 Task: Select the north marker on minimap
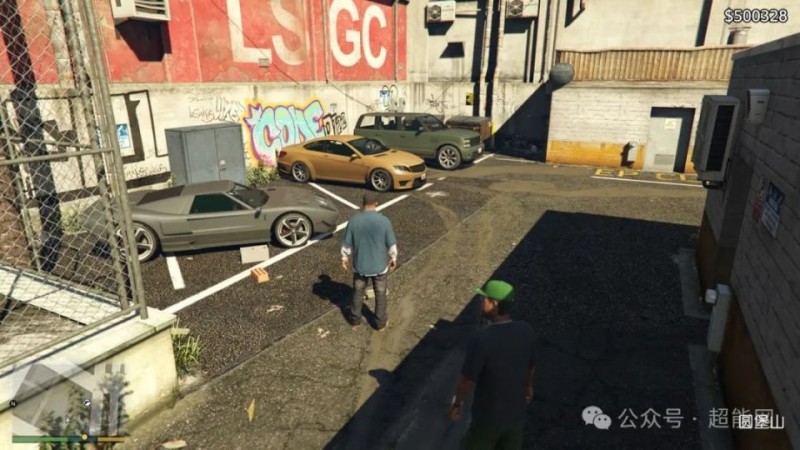14,404
